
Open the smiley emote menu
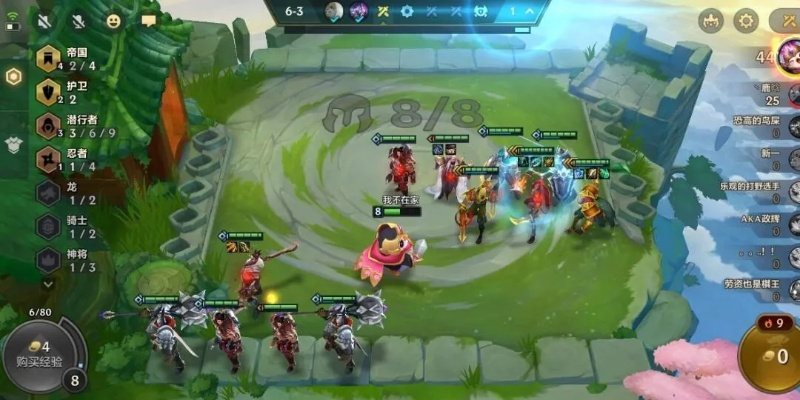[114, 19]
